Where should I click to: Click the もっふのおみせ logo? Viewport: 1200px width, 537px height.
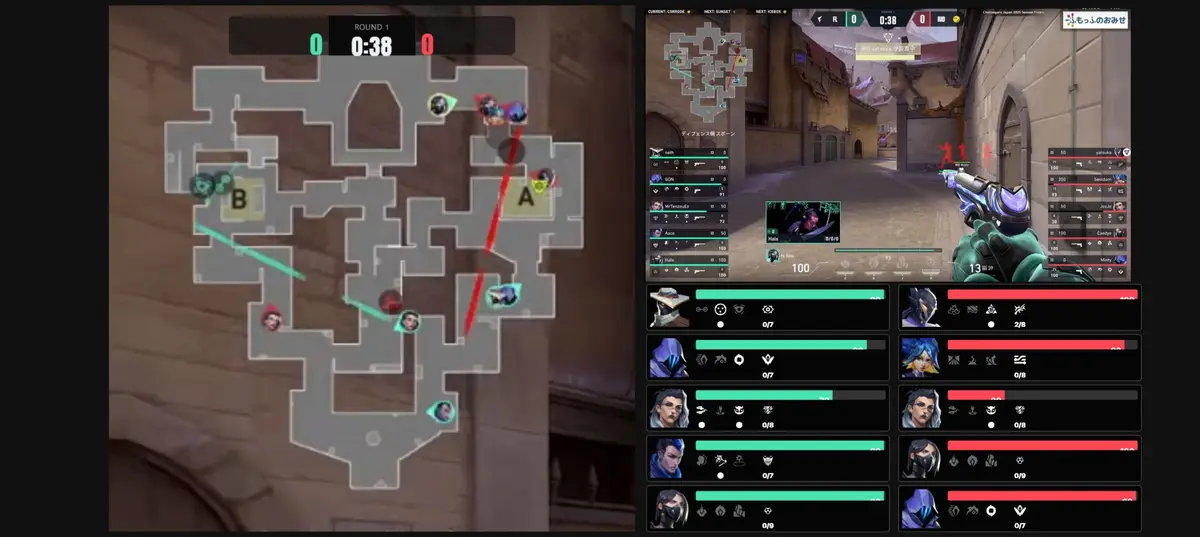(x=1095, y=20)
